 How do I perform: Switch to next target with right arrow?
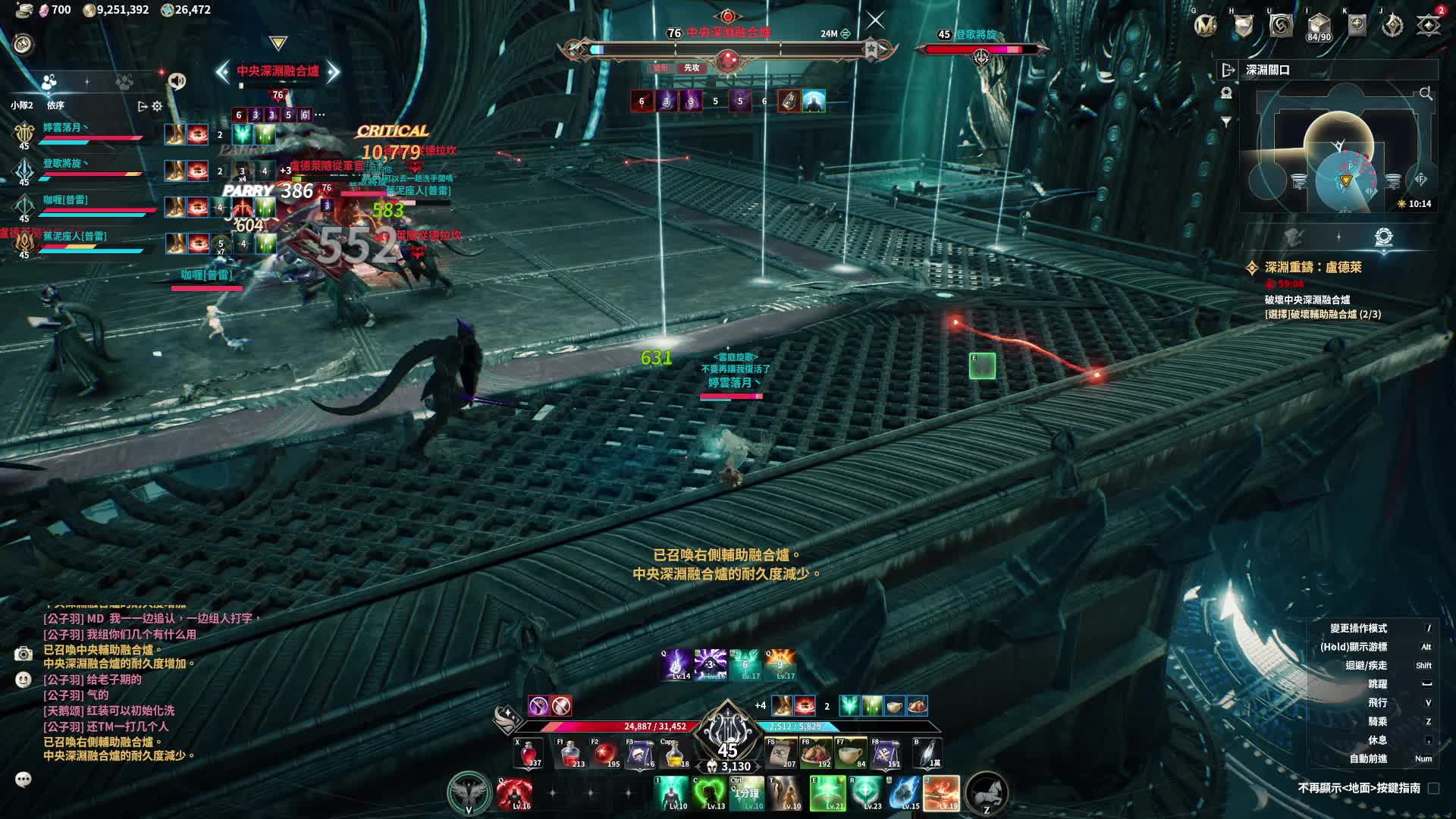pyautogui.click(x=332, y=71)
